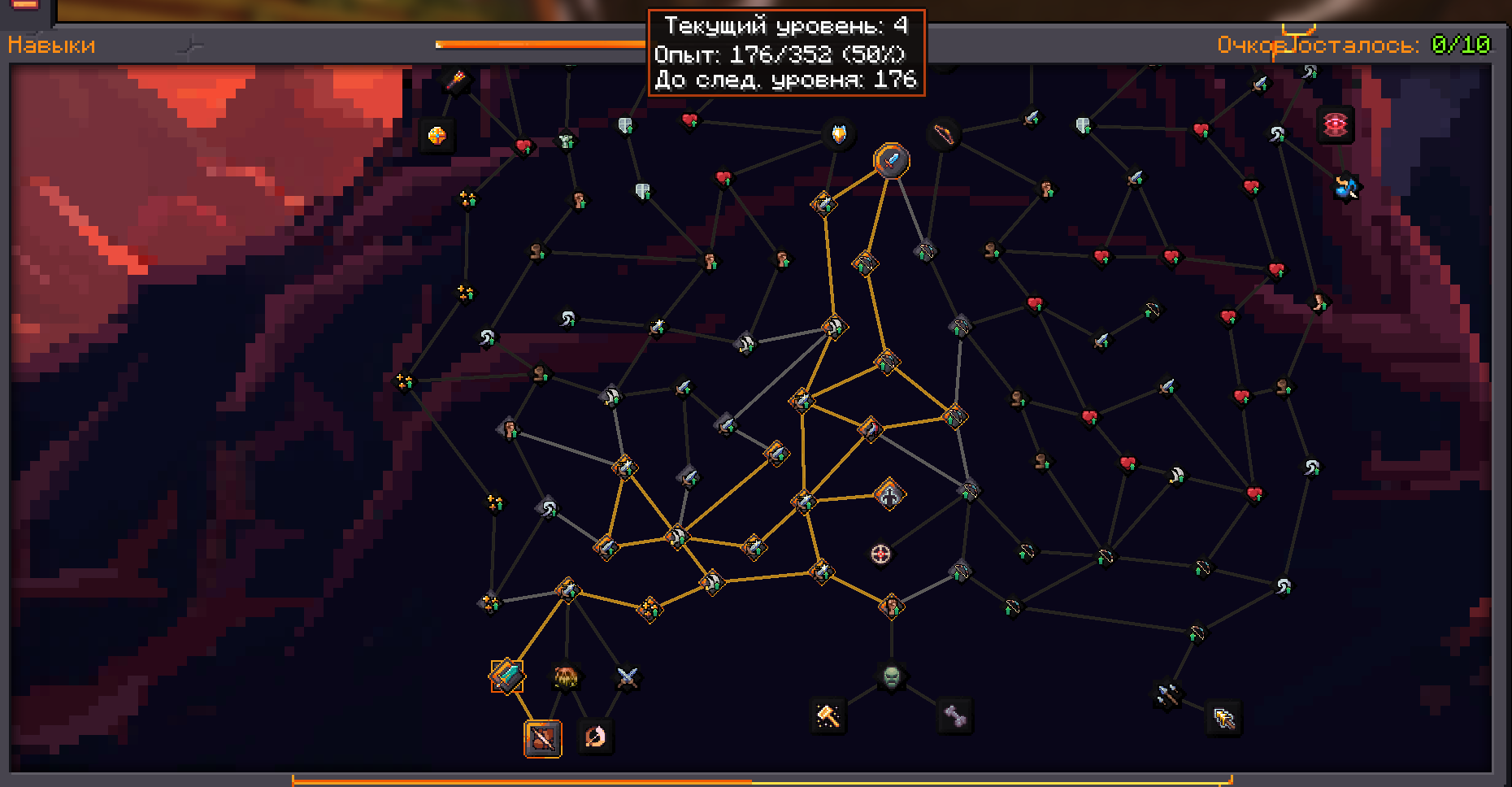1512x787 pixels.
Task: Pick the crossed arrows skill node
Action: pos(1167,695)
